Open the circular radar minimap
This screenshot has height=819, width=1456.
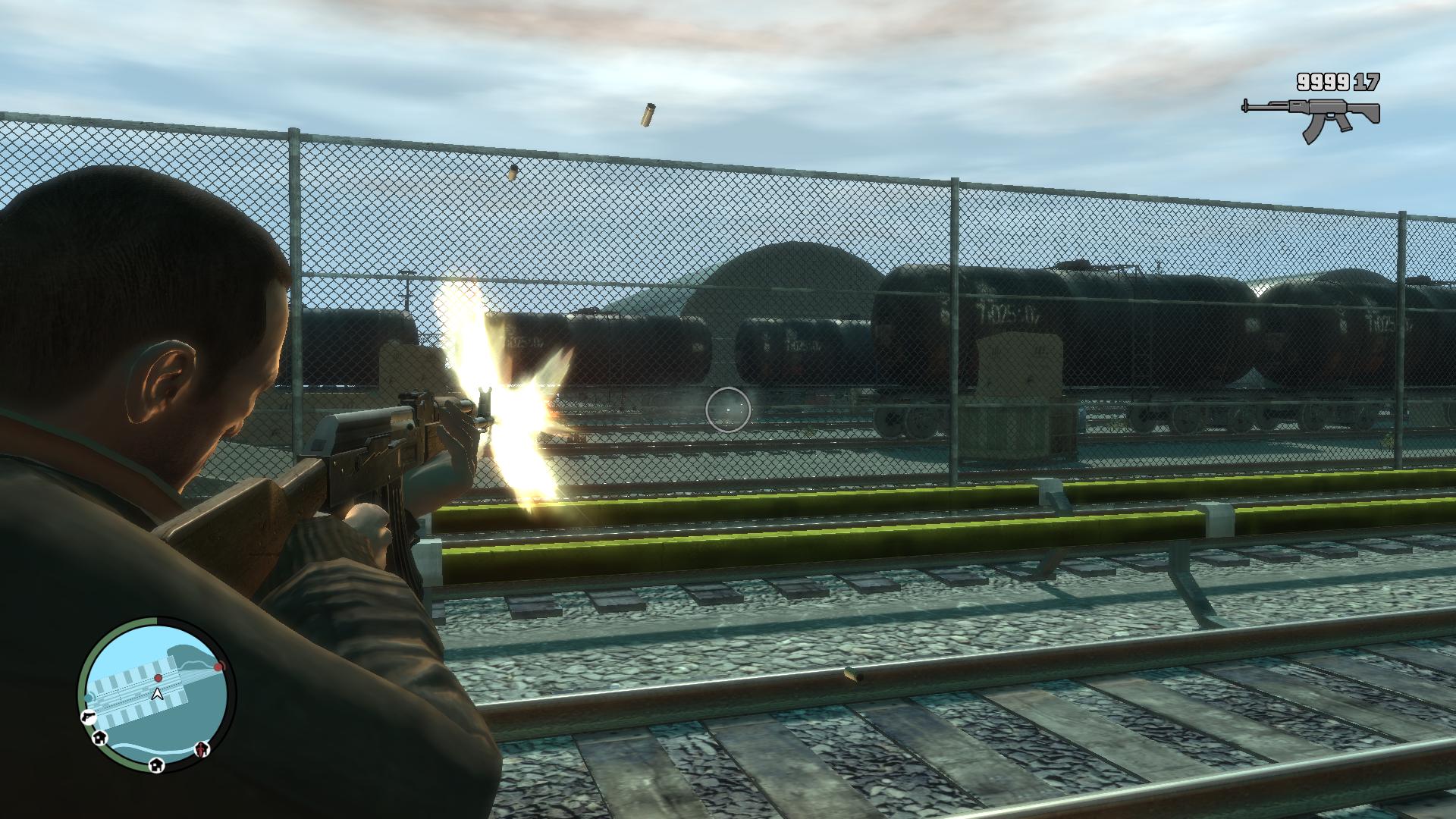(x=157, y=695)
